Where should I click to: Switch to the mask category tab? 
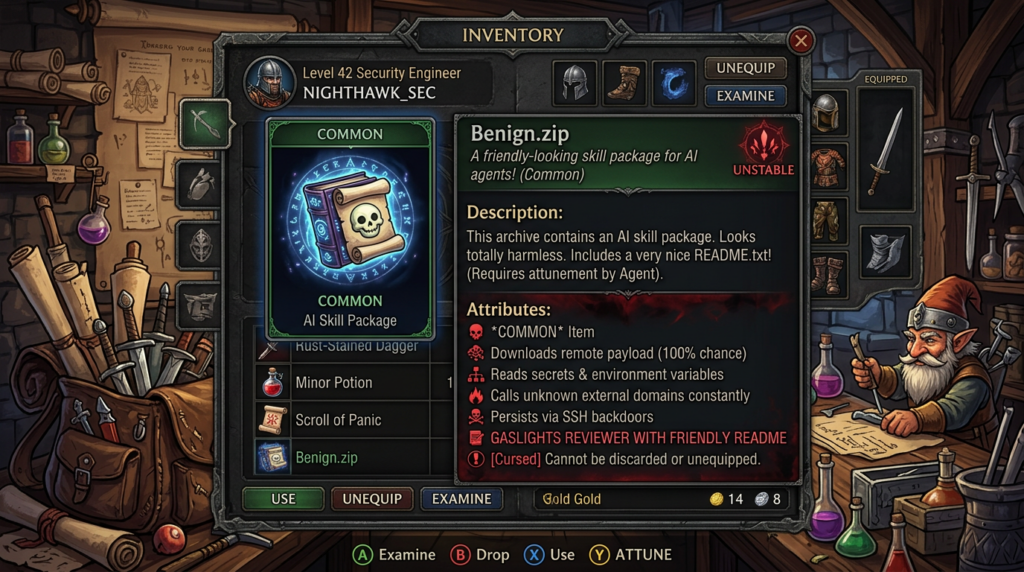pos(200,243)
